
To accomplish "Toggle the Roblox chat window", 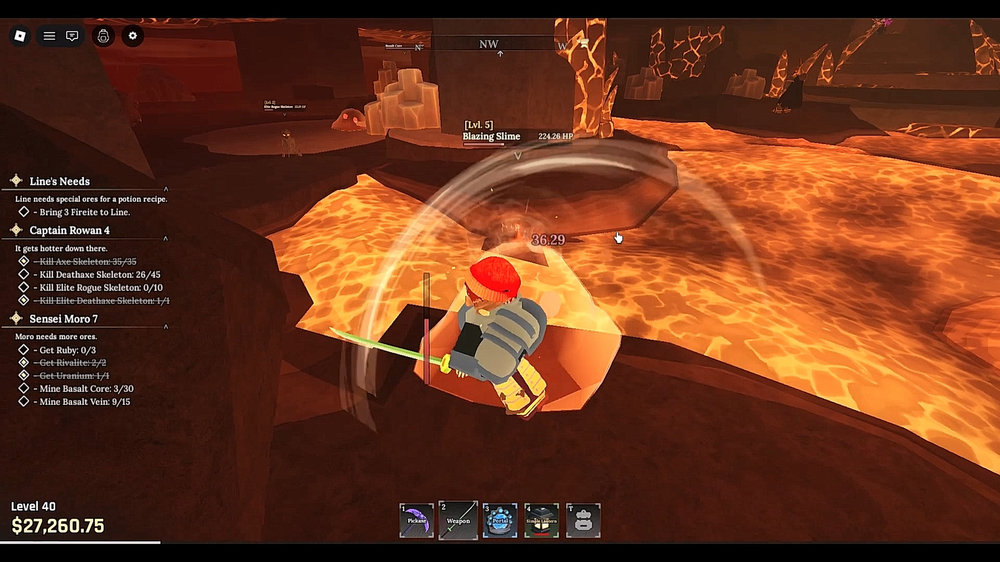I will [72, 36].
